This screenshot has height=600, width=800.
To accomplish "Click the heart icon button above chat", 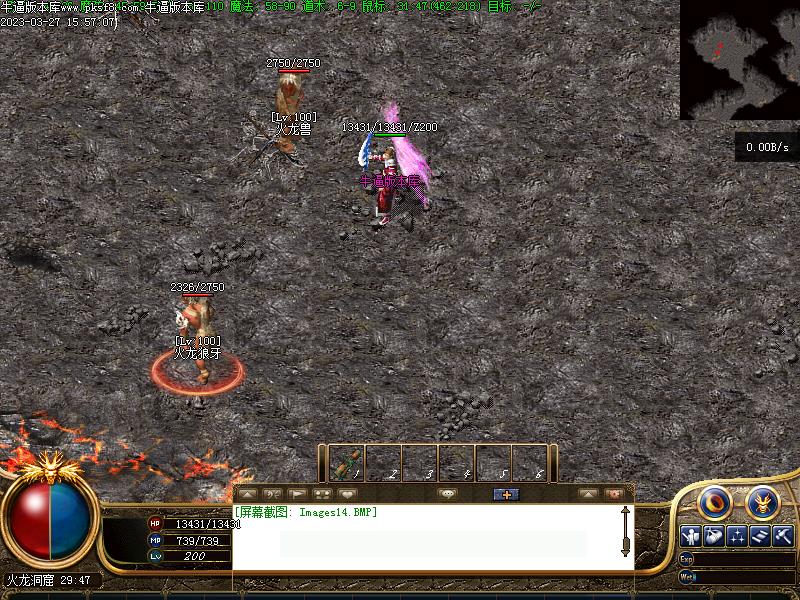I will (x=347, y=494).
